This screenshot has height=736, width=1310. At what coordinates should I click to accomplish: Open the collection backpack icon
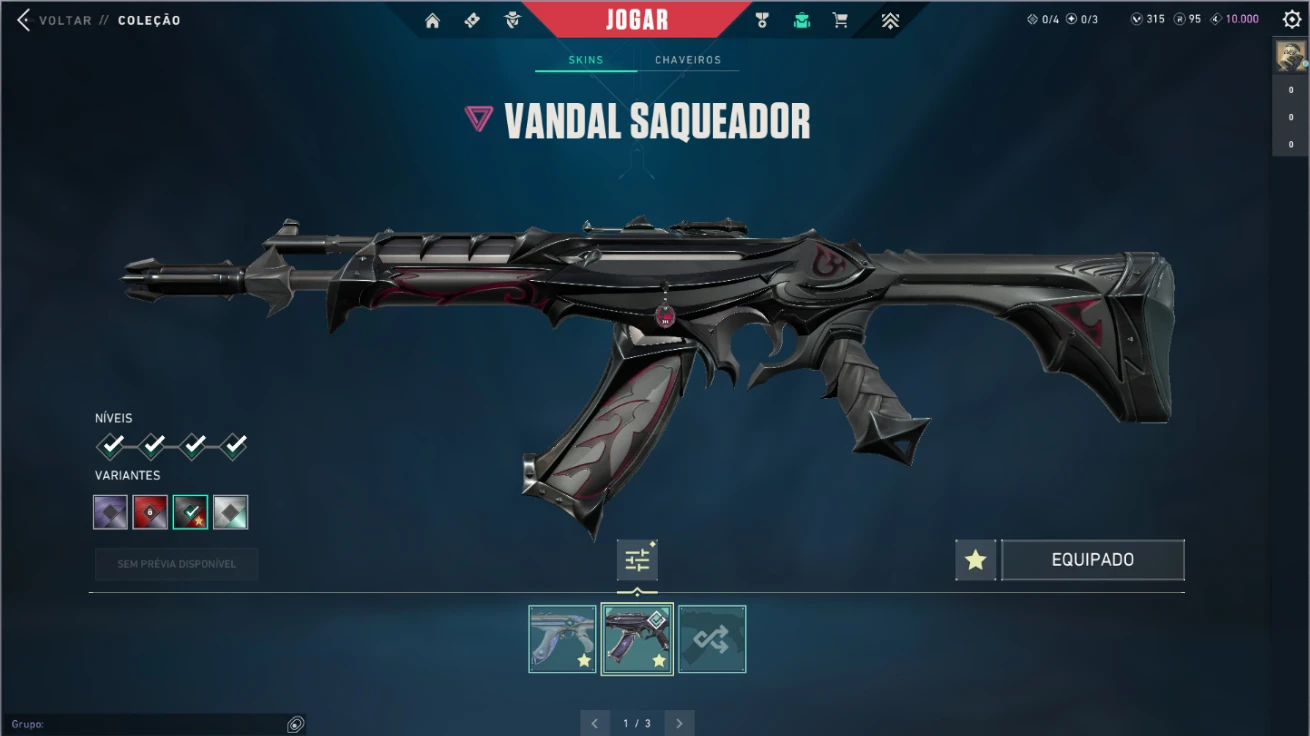point(801,20)
